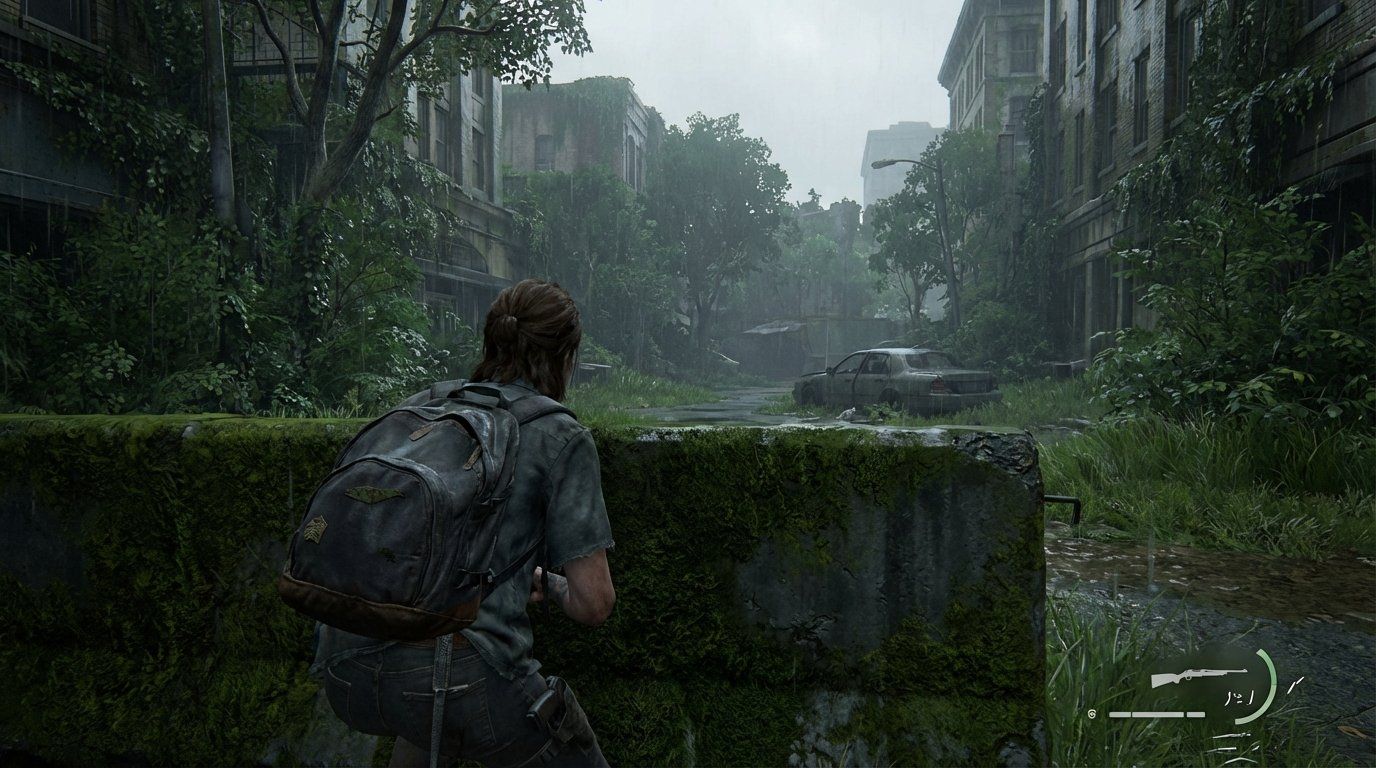Click the lower cartridge icon in the ammo list
The height and width of the screenshot is (768, 1376).
pyautogui.click(x=1225, y=749)
